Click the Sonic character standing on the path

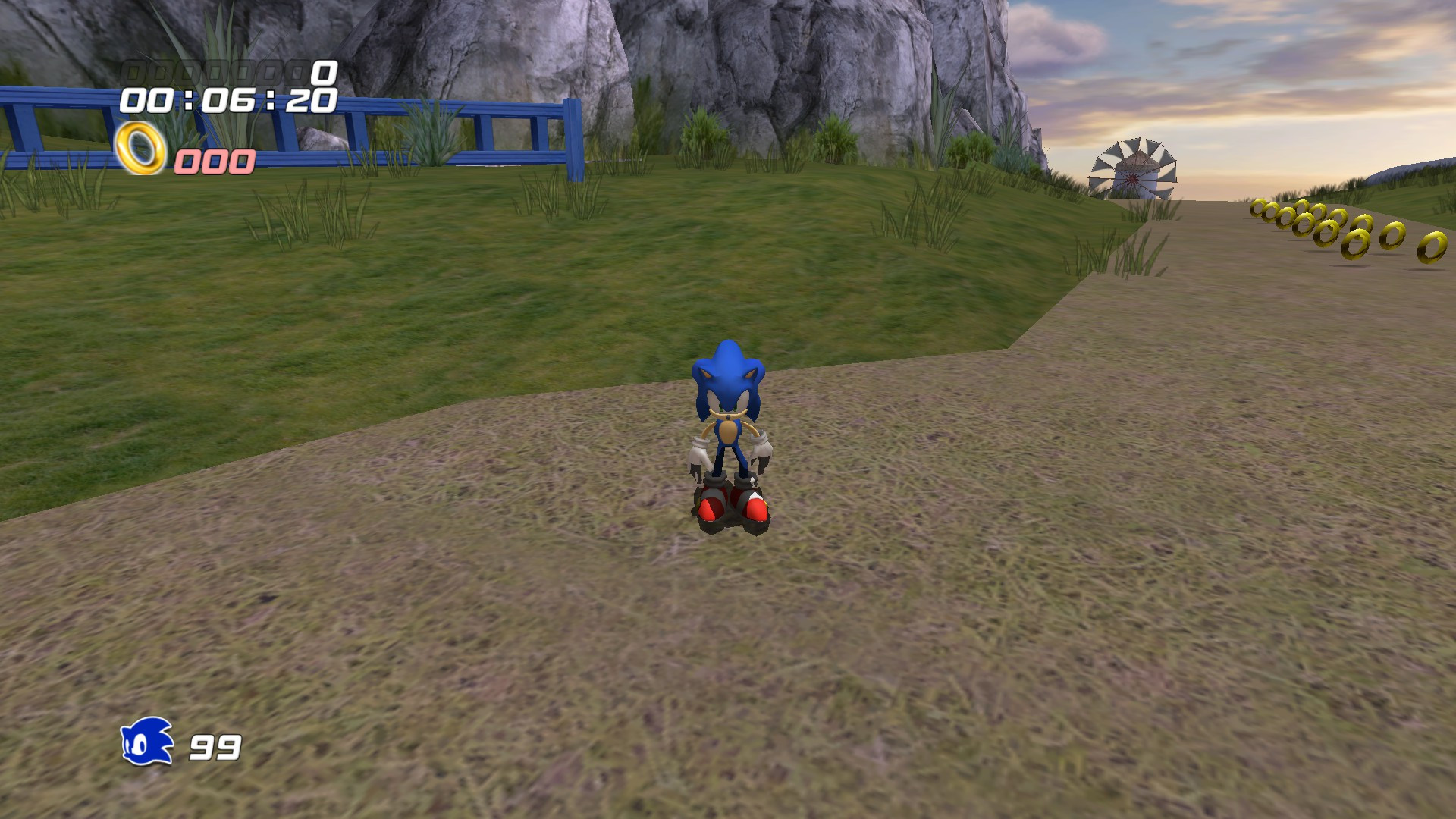click(x=728, y=432)
